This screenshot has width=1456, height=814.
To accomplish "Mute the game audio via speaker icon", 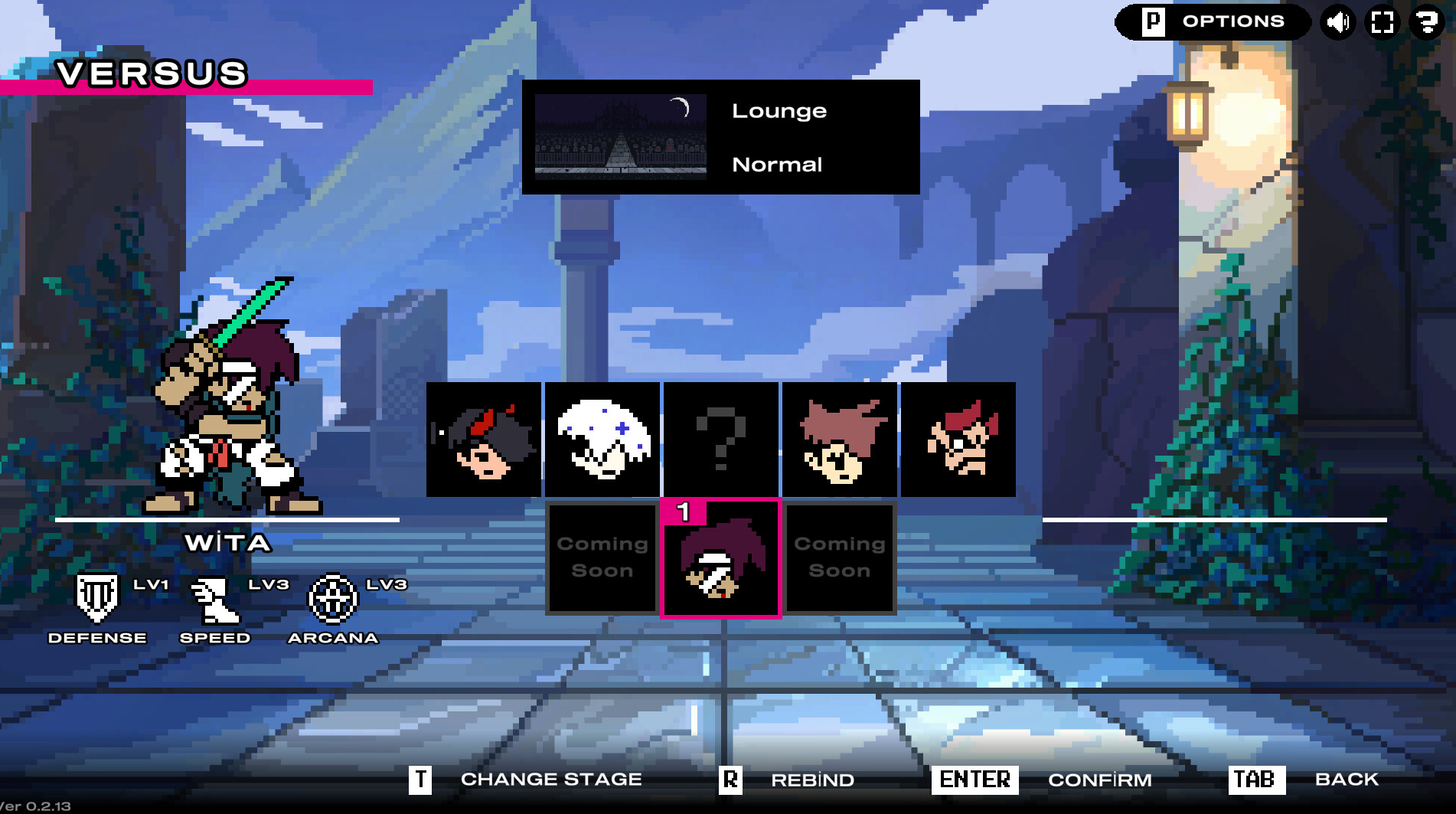I will point(1337,21).
